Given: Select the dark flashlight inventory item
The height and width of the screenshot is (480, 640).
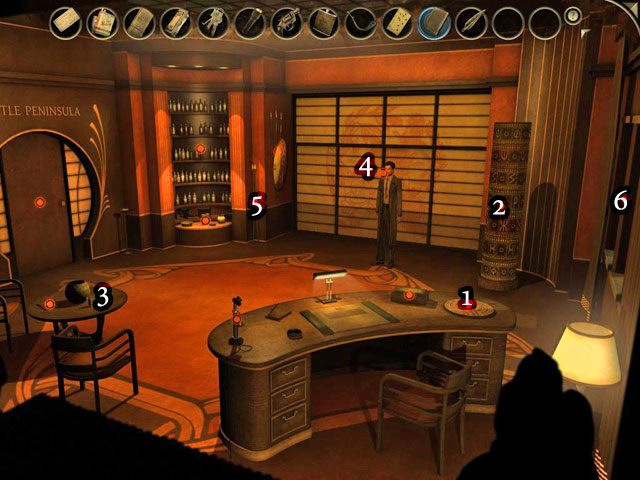Looking at the screenshot, I should pyautogui.click(x=250, y=20).
